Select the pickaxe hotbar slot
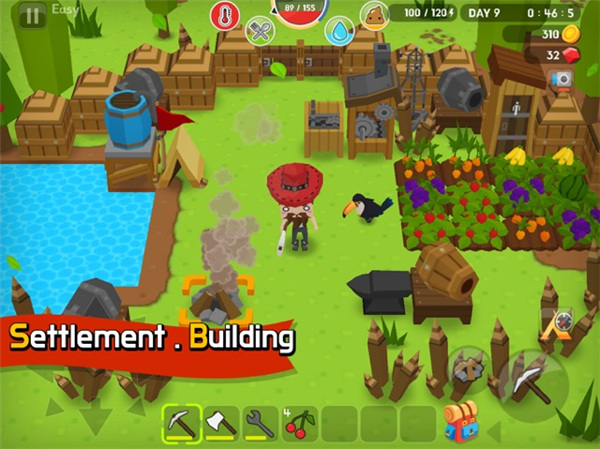600x449 pixels. click(x=180, y=424)
